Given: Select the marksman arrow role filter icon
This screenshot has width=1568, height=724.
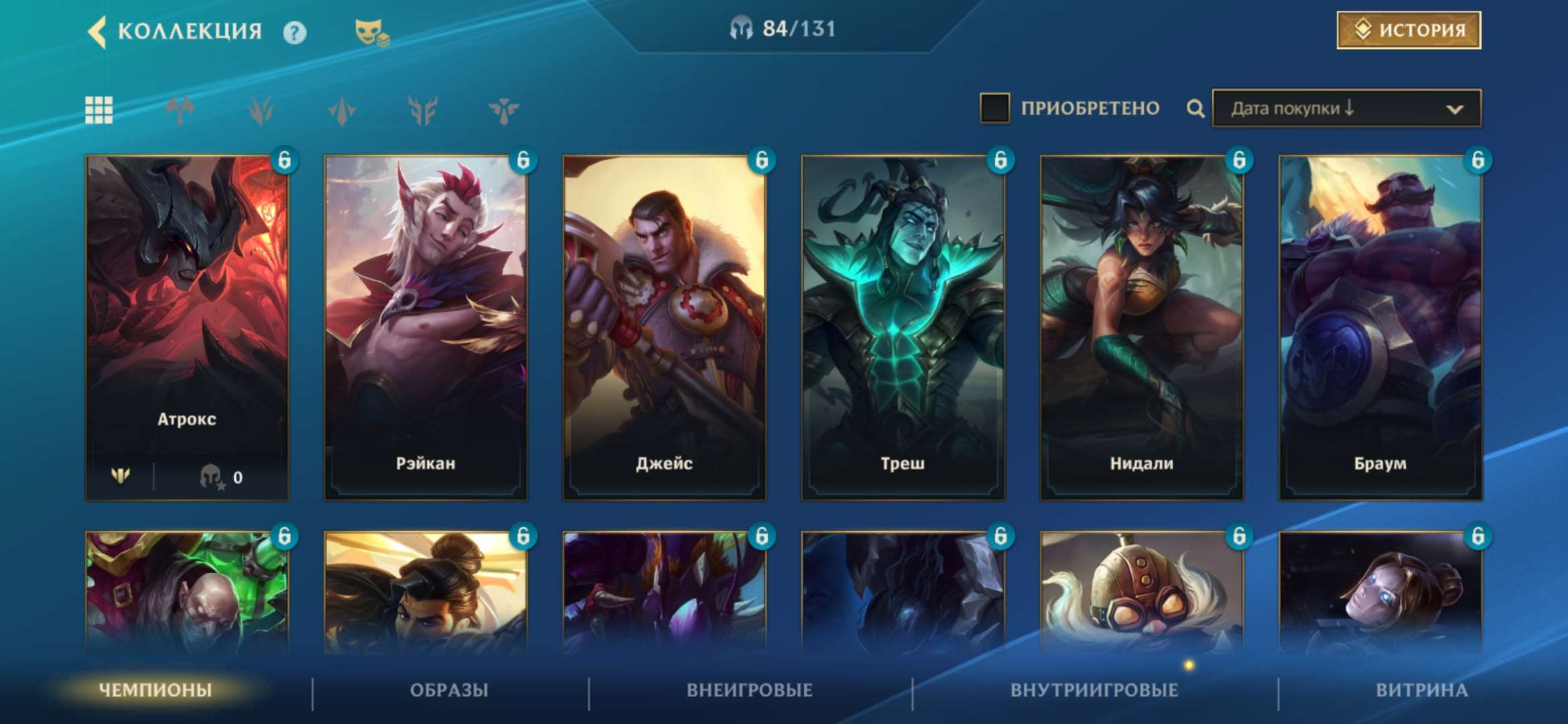Looking at the screenshot, I should pos(341,109).
